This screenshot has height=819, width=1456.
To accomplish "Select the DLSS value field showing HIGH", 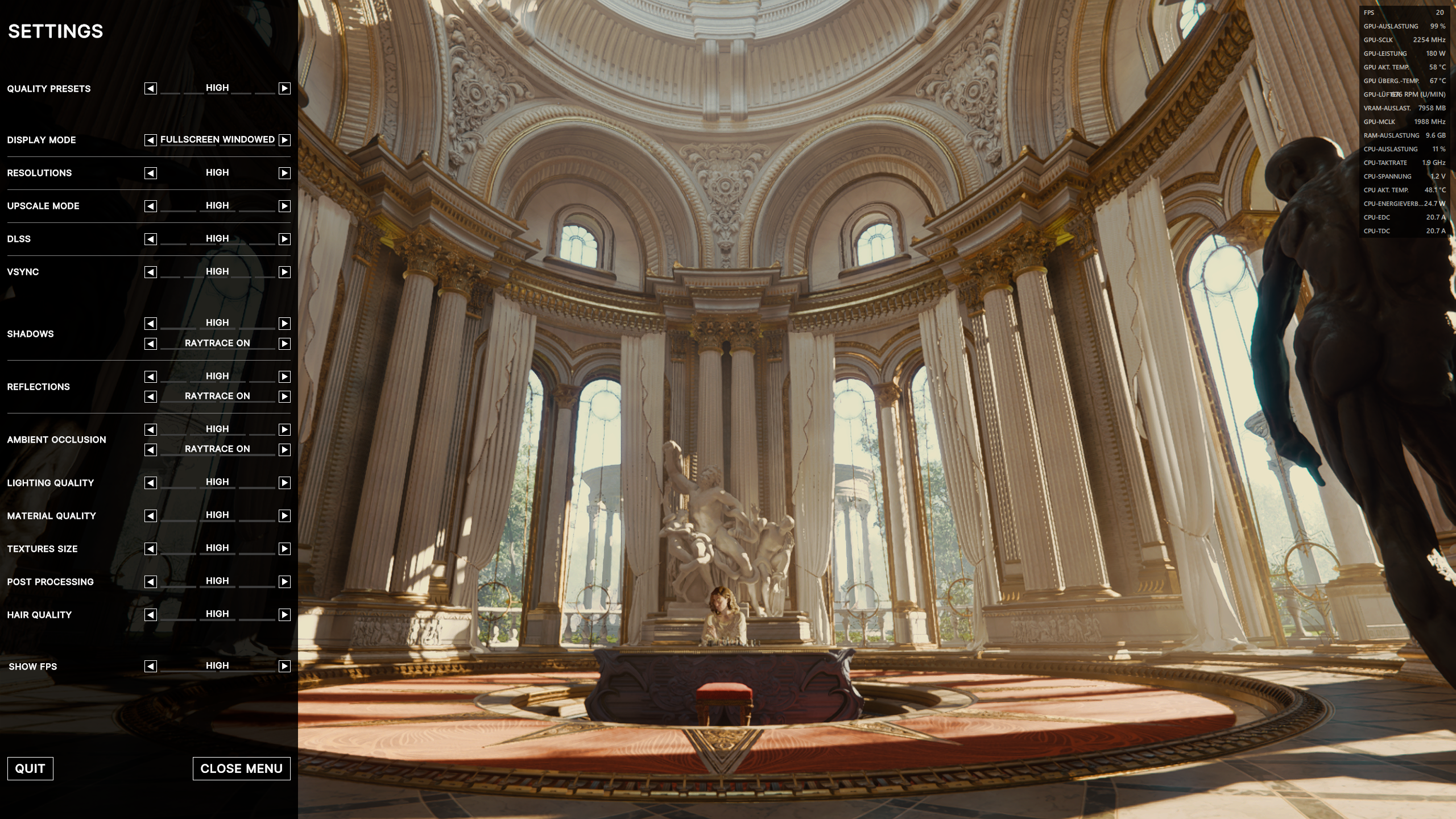I will pos(217,238).
